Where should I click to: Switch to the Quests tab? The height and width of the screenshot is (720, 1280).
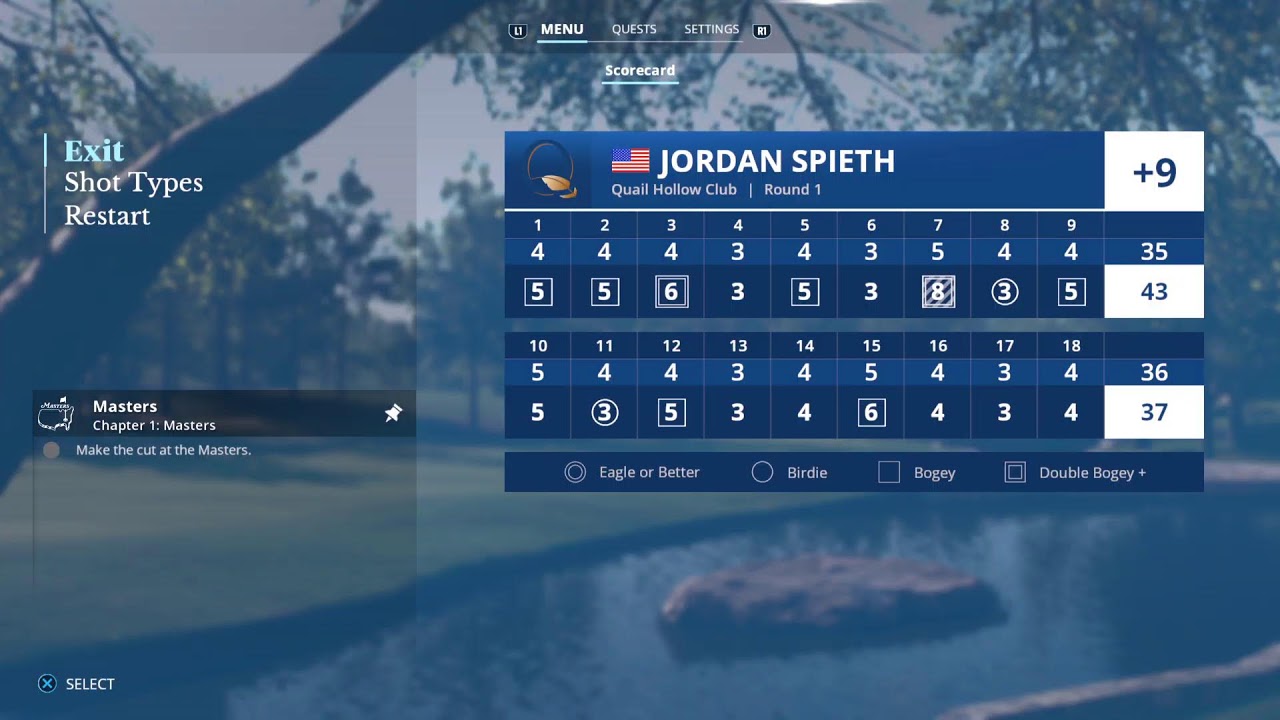pyautogui.click(x=634, y=30)
